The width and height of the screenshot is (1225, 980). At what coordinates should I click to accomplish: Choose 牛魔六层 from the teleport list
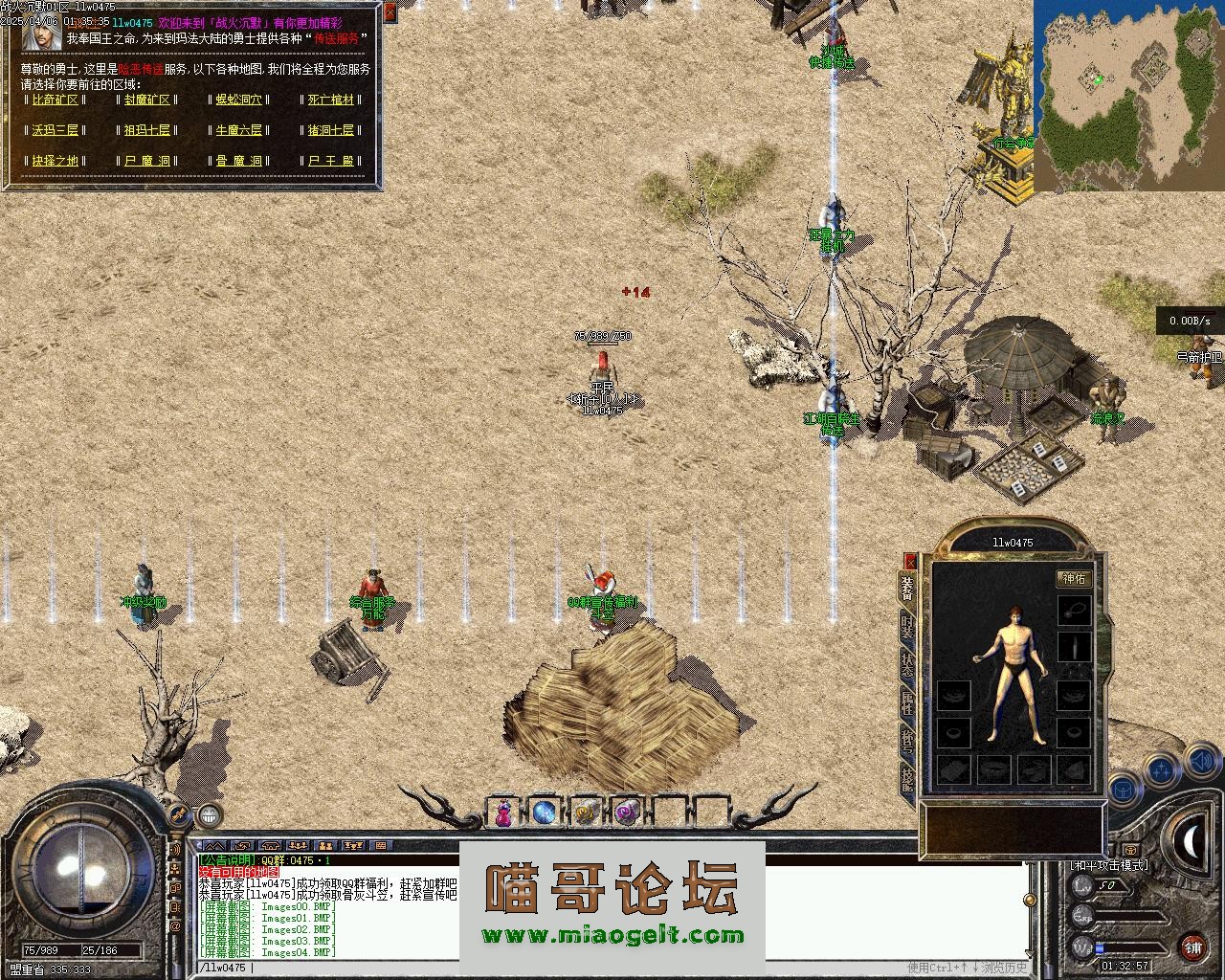pyautogui.click(x=238, y=130)
